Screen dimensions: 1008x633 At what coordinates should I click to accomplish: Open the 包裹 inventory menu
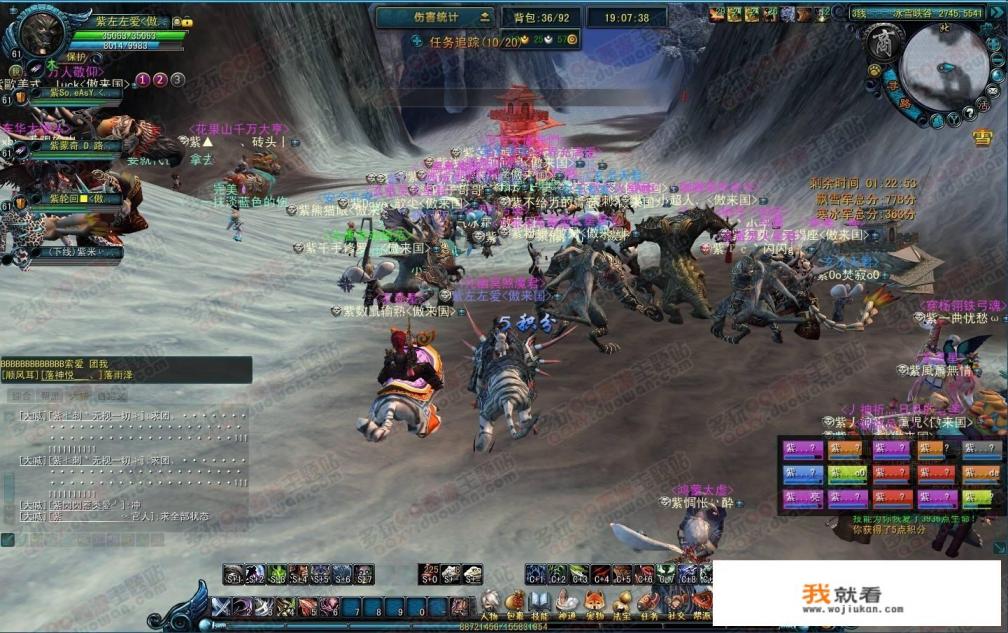click(515, 603)
